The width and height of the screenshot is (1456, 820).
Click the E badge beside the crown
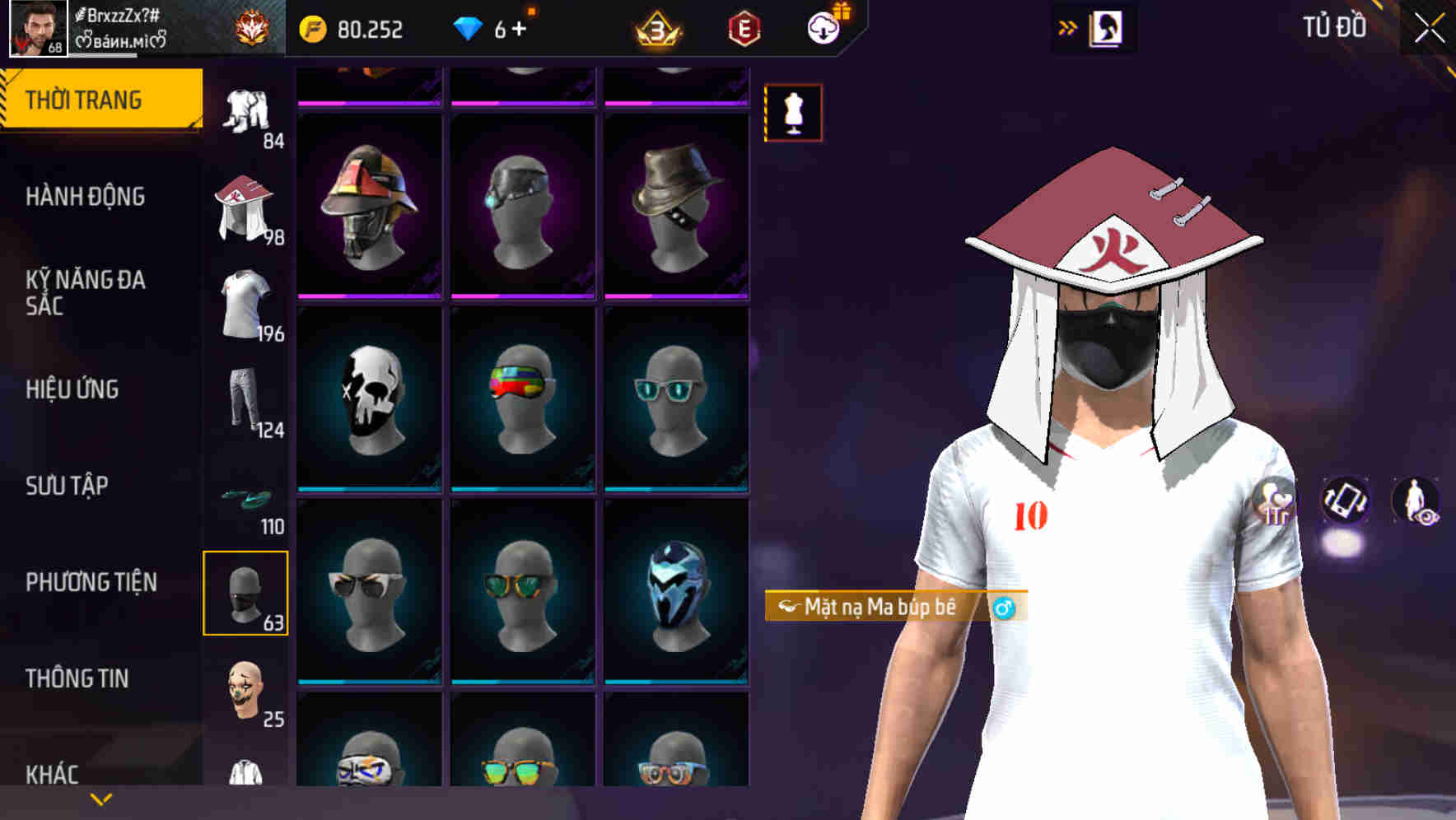(x=743, y=27)
